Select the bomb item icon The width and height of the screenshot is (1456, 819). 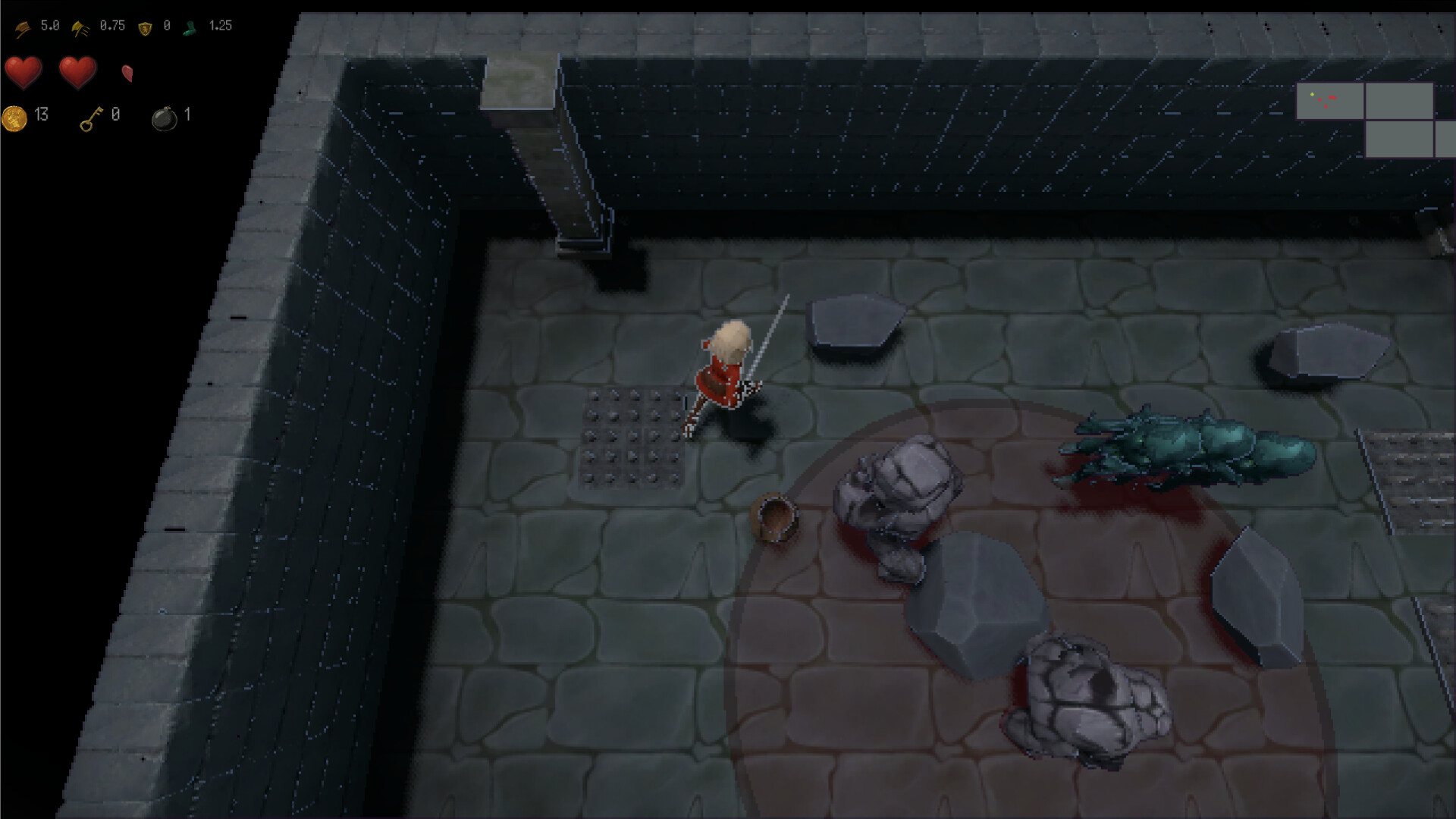click(165, 119)
